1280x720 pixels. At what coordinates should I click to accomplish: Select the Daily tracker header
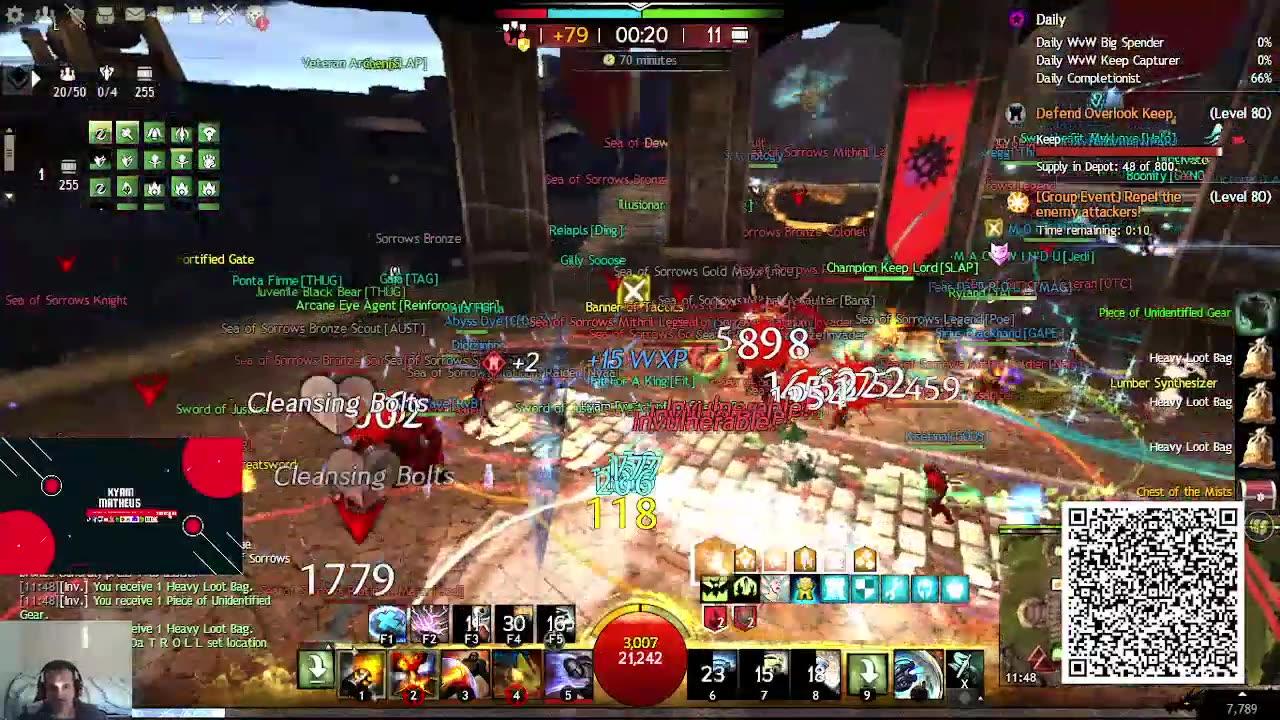1052,19
